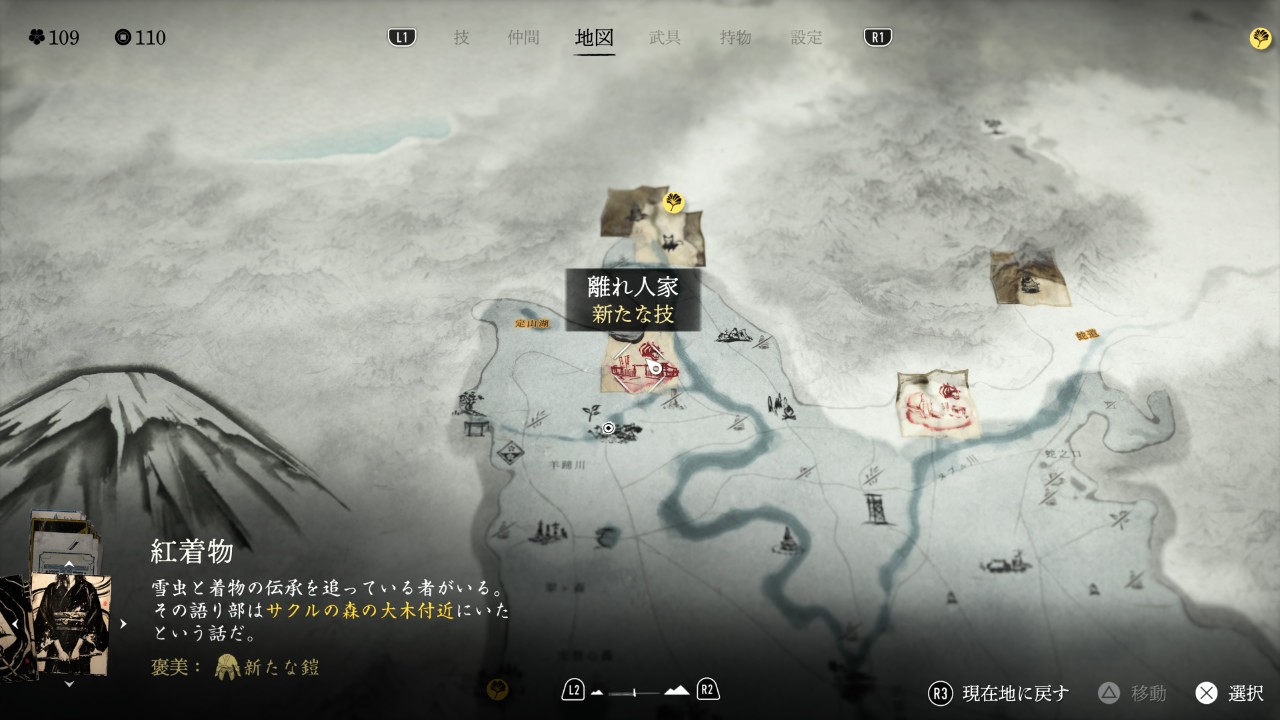Click the diamond crest map marker
This screenshot has width=1280, height=720.
tap(511, 453)
